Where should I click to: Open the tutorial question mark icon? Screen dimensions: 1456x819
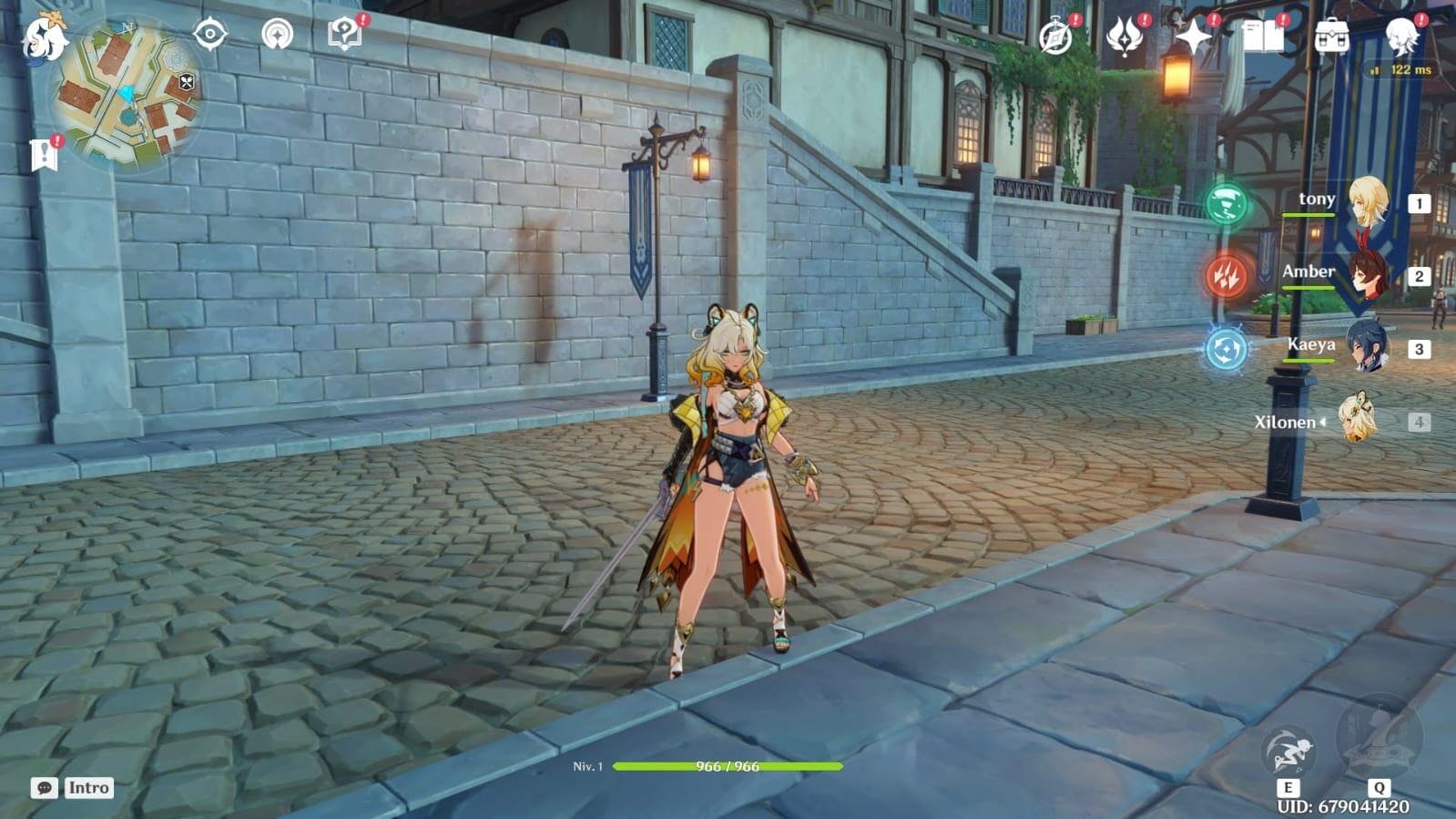coord(344,35)
